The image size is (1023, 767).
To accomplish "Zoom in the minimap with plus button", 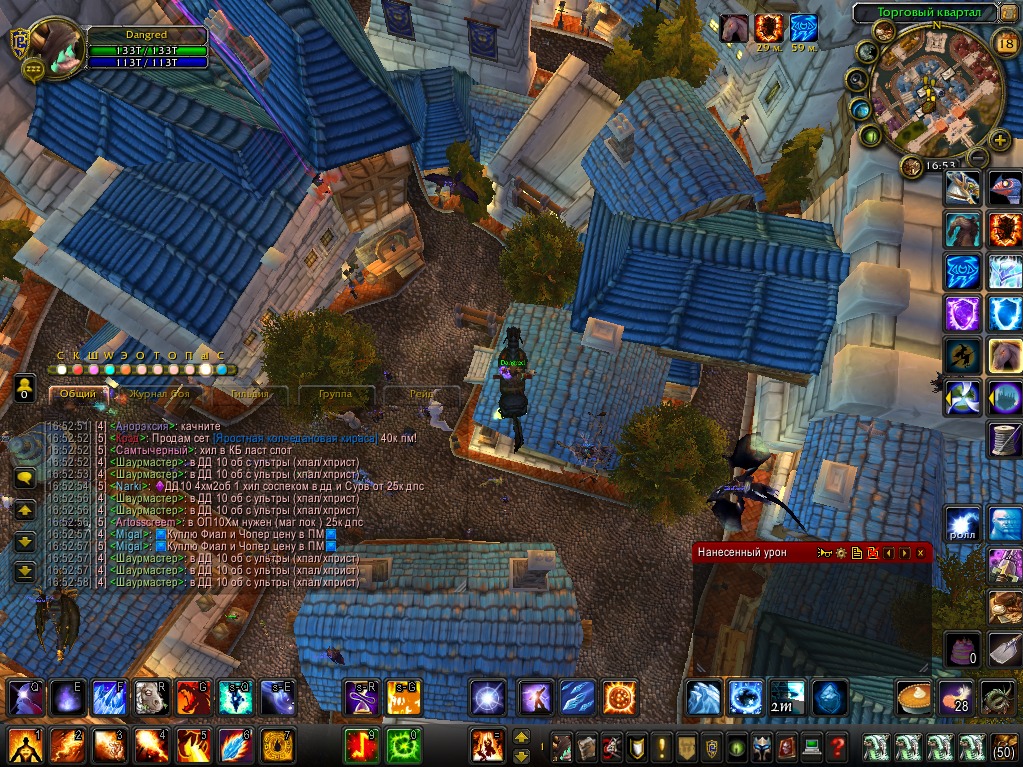I will [x=999, y=140].
